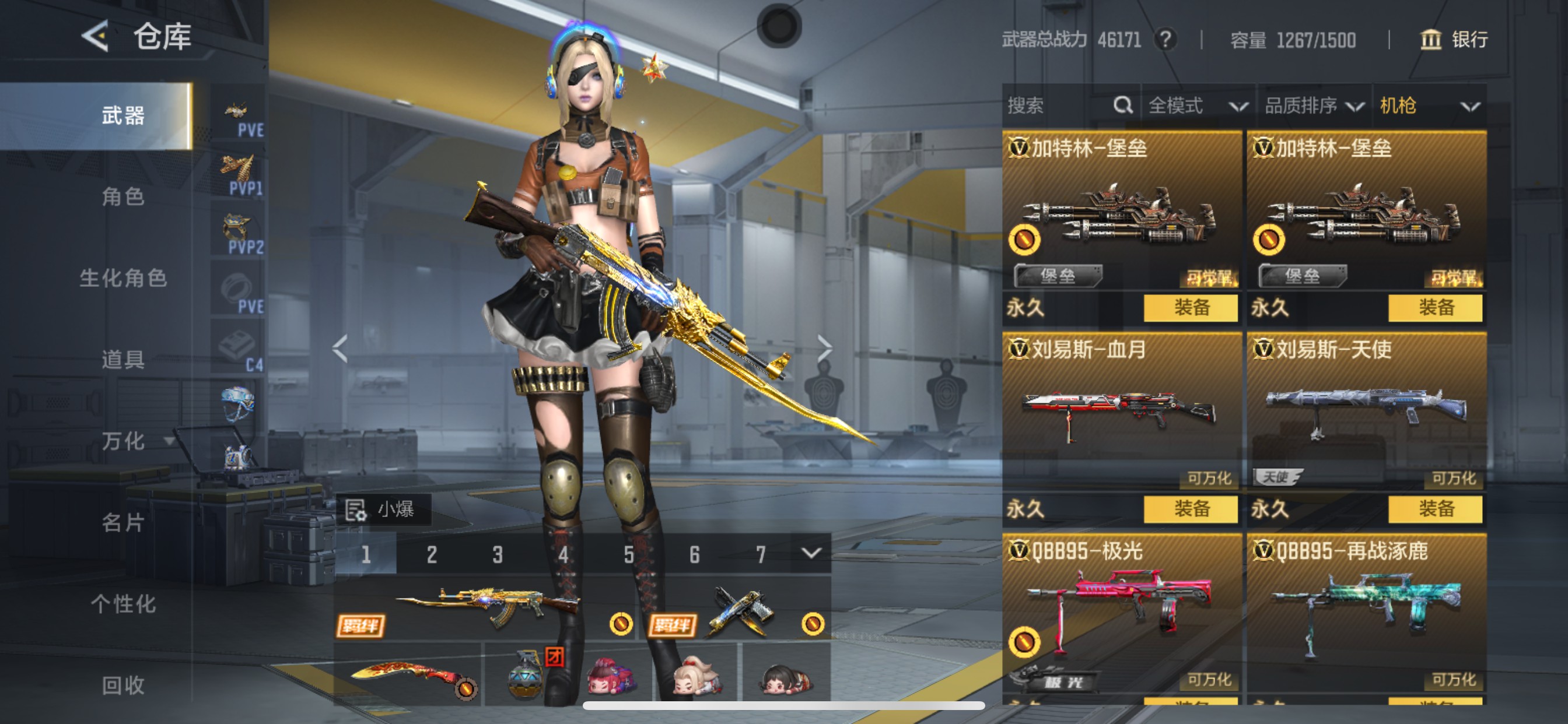Go back from the 仓库 warehouse screen
1568x724 pixels.
(96, 37)
